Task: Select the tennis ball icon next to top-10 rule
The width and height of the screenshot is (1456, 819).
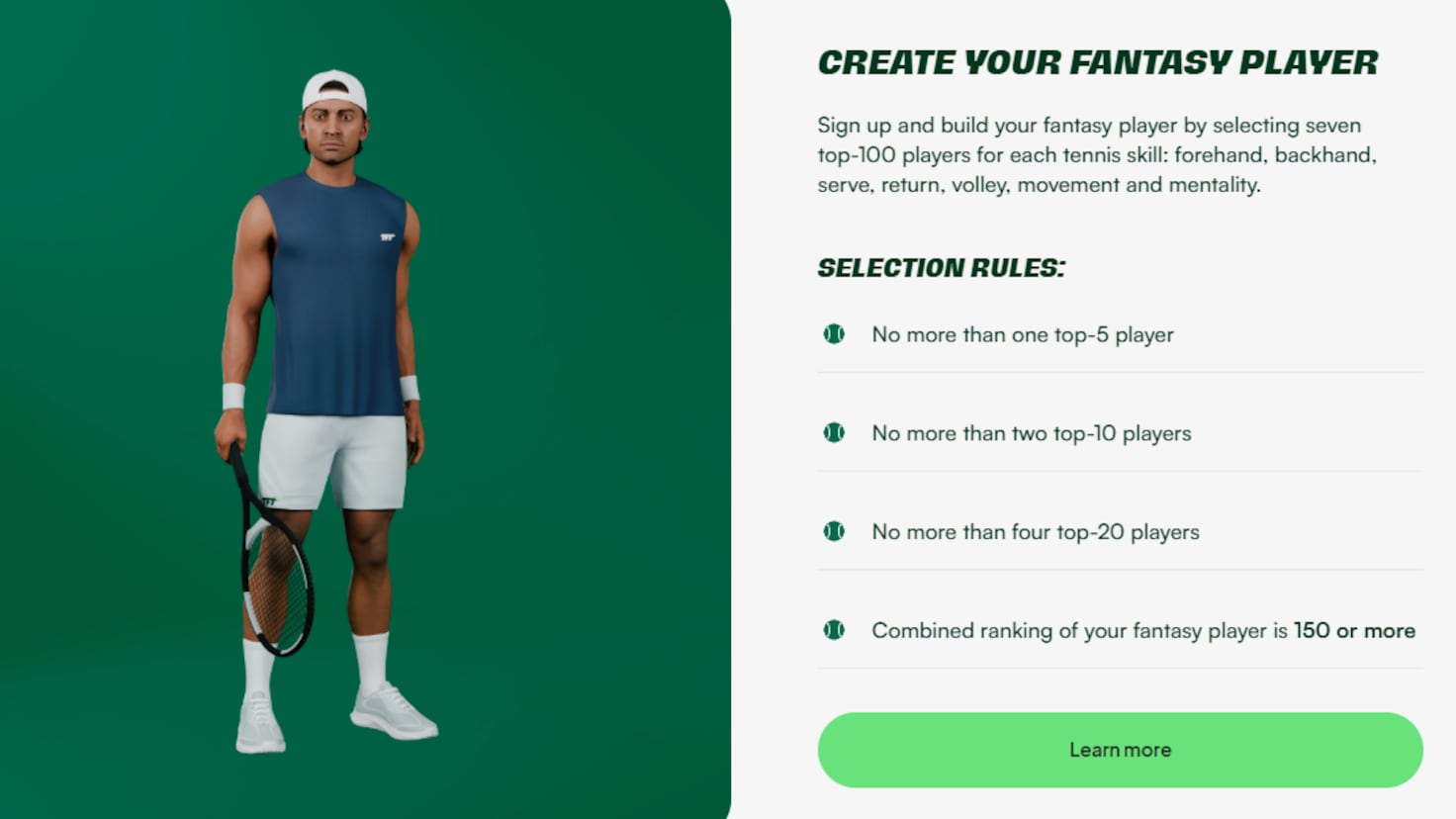Action: pos(834,432)
